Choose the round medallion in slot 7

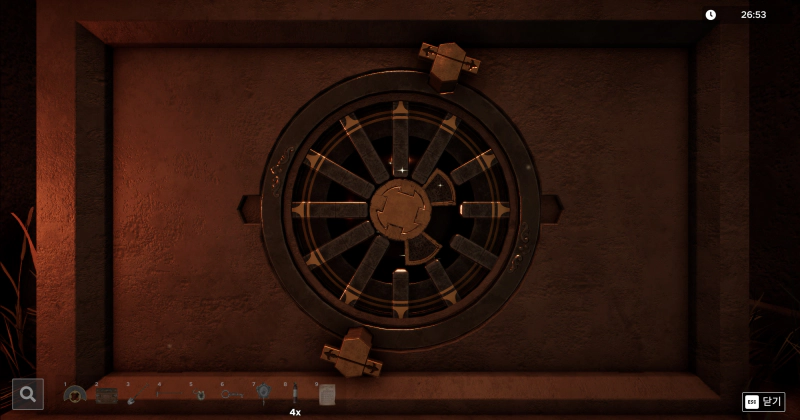pyautogui.click(x=263, y=394)
